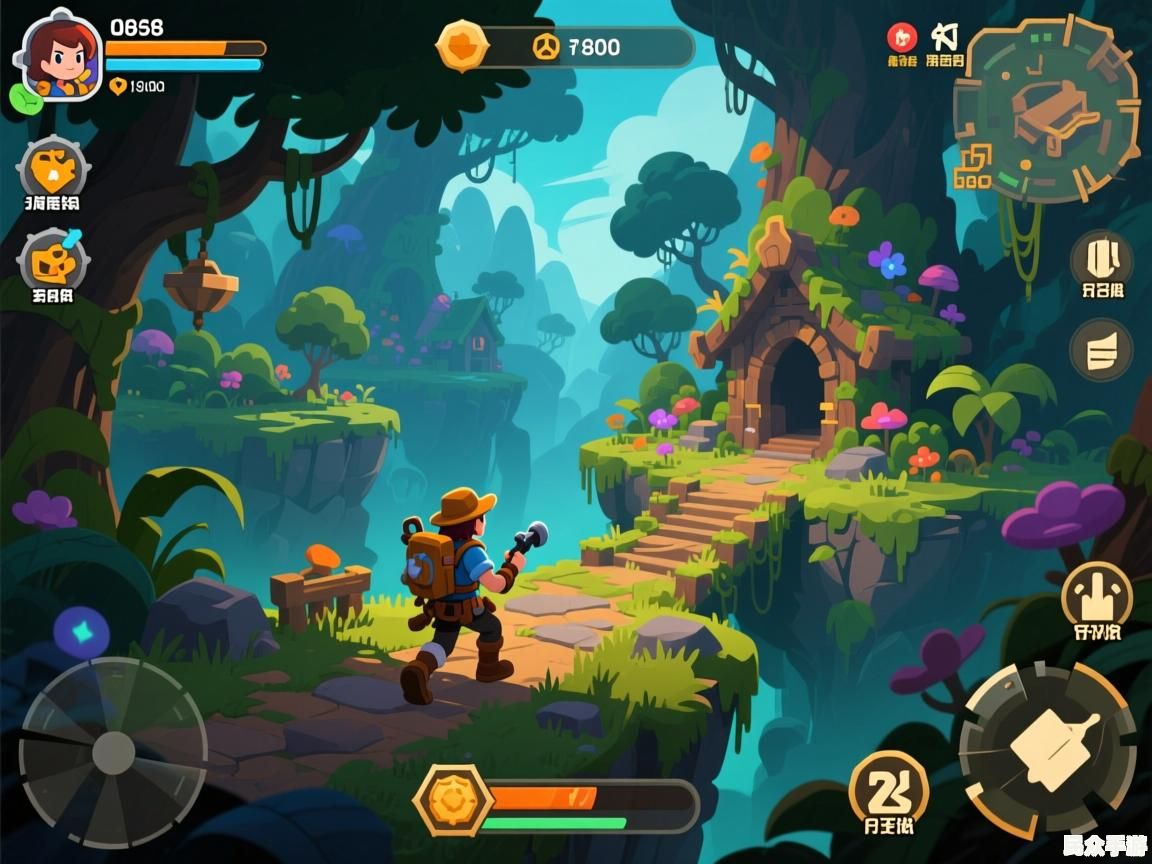This screenshot has height=864, width=1152.
Task: Click the gold hexagon coin icon at top center
Action: click(463, 46)
